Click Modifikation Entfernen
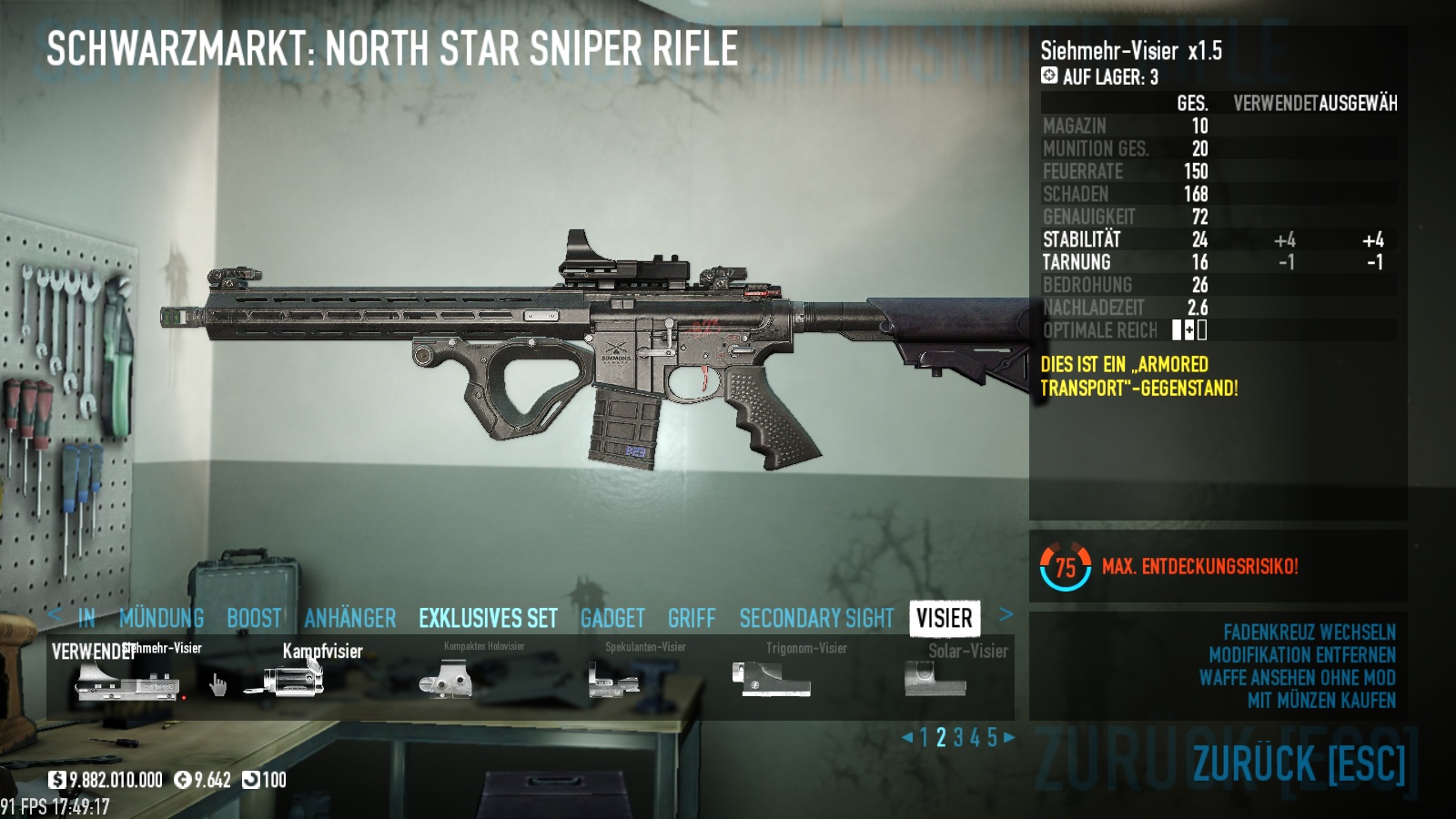The image size is (1456, 819). pos(1301,655)
